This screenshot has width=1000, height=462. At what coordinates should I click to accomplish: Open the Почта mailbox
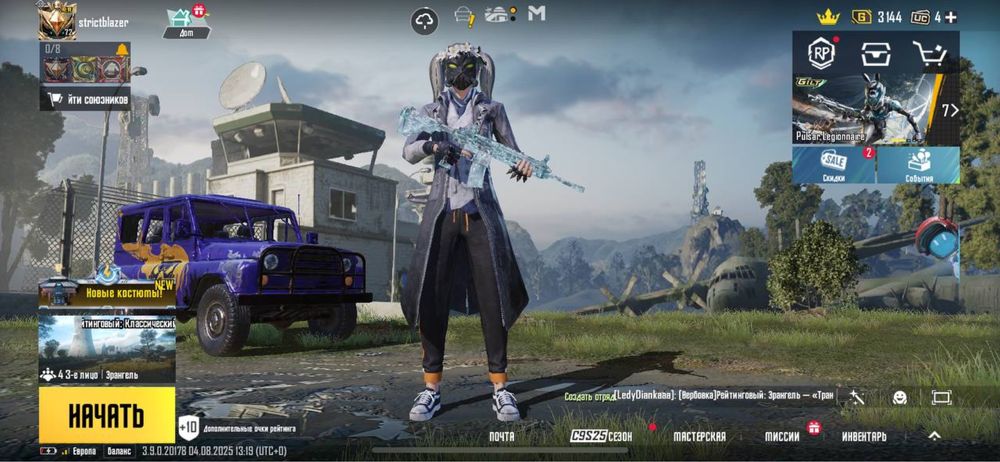(x=502, y=437)
